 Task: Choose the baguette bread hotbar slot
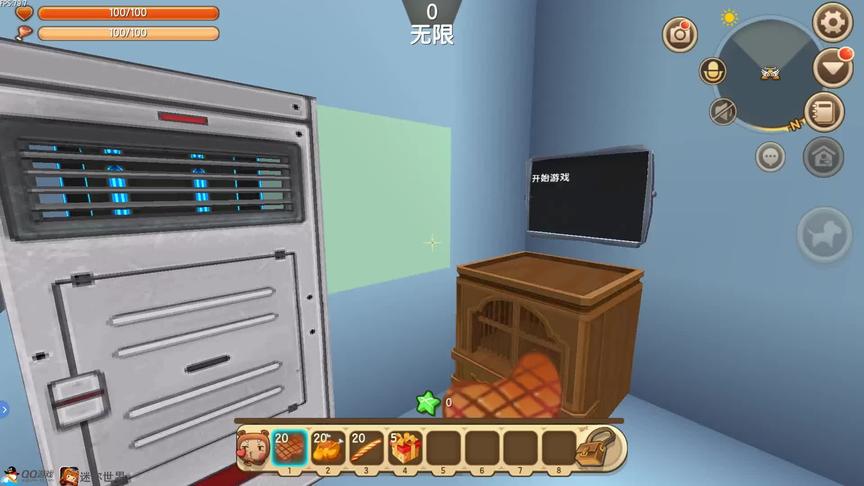point(367,447)
